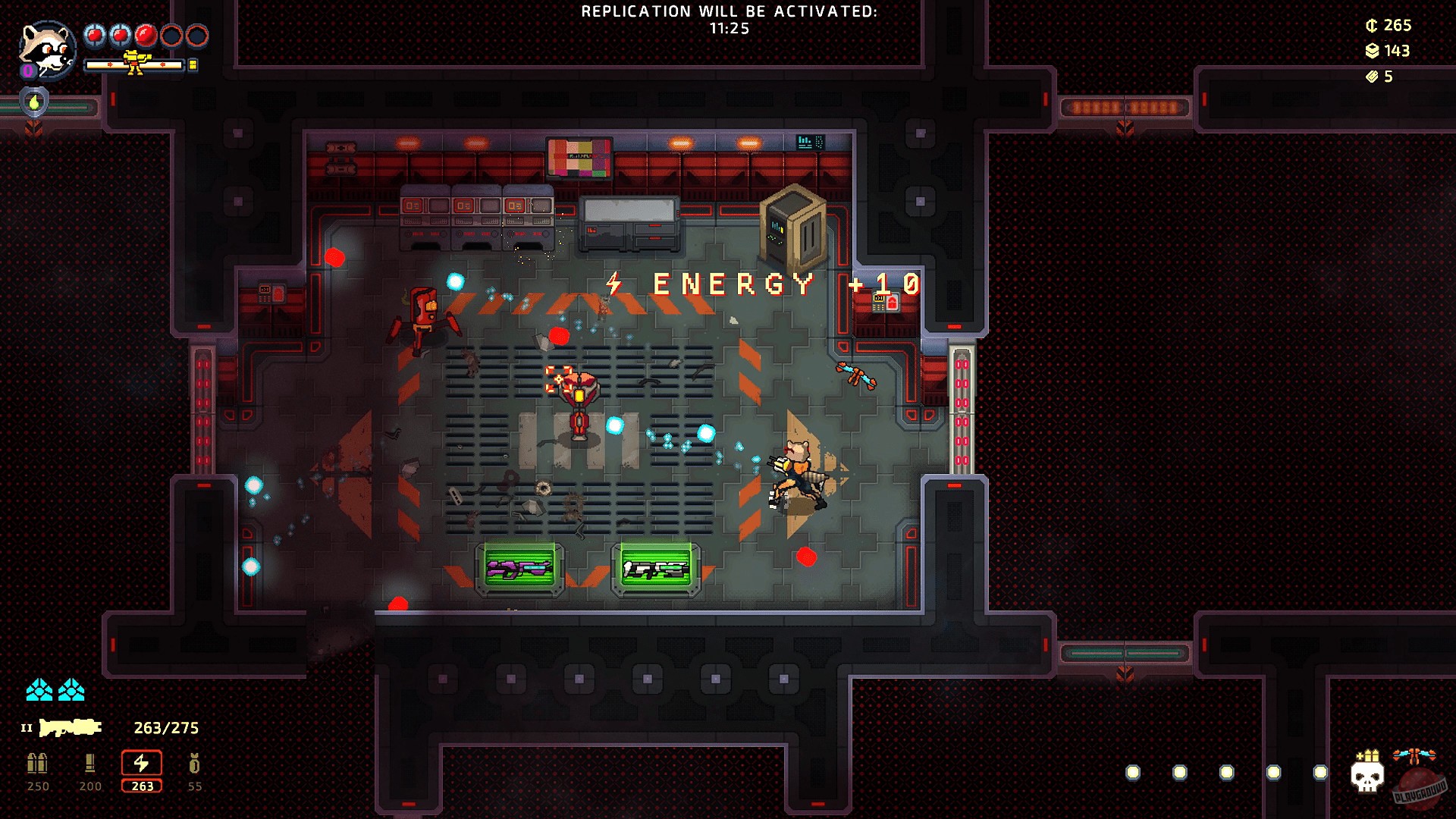Select the orange drone companion icon
Image resolution: width=1456 pixels, height=819 pixels.
1414,756
